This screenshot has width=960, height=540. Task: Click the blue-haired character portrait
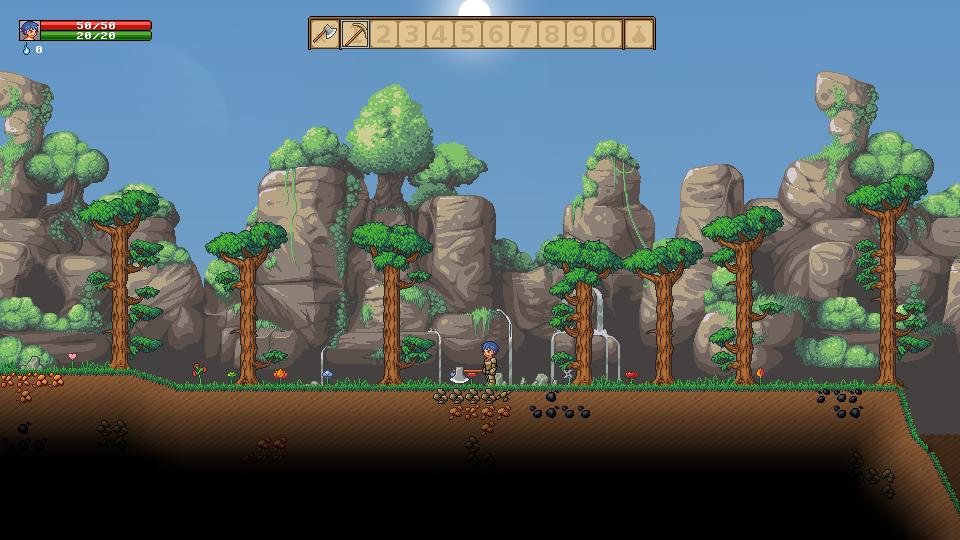(x=30, y=30)
